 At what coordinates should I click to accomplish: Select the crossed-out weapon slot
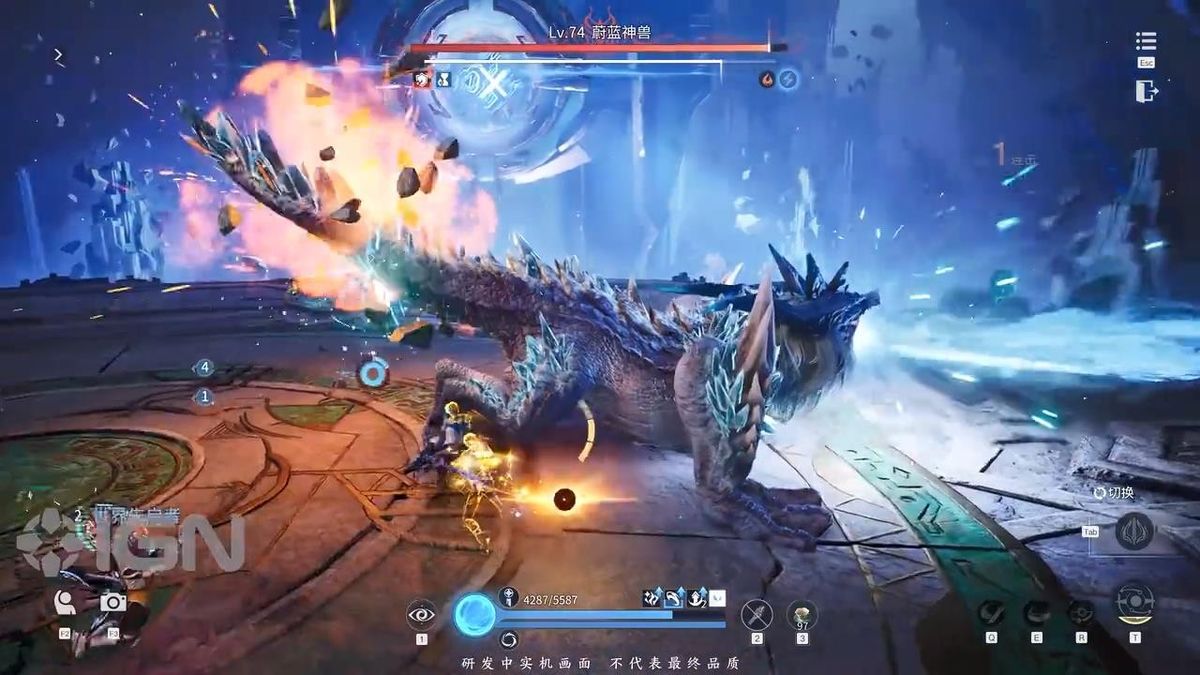tap(757, 614)
